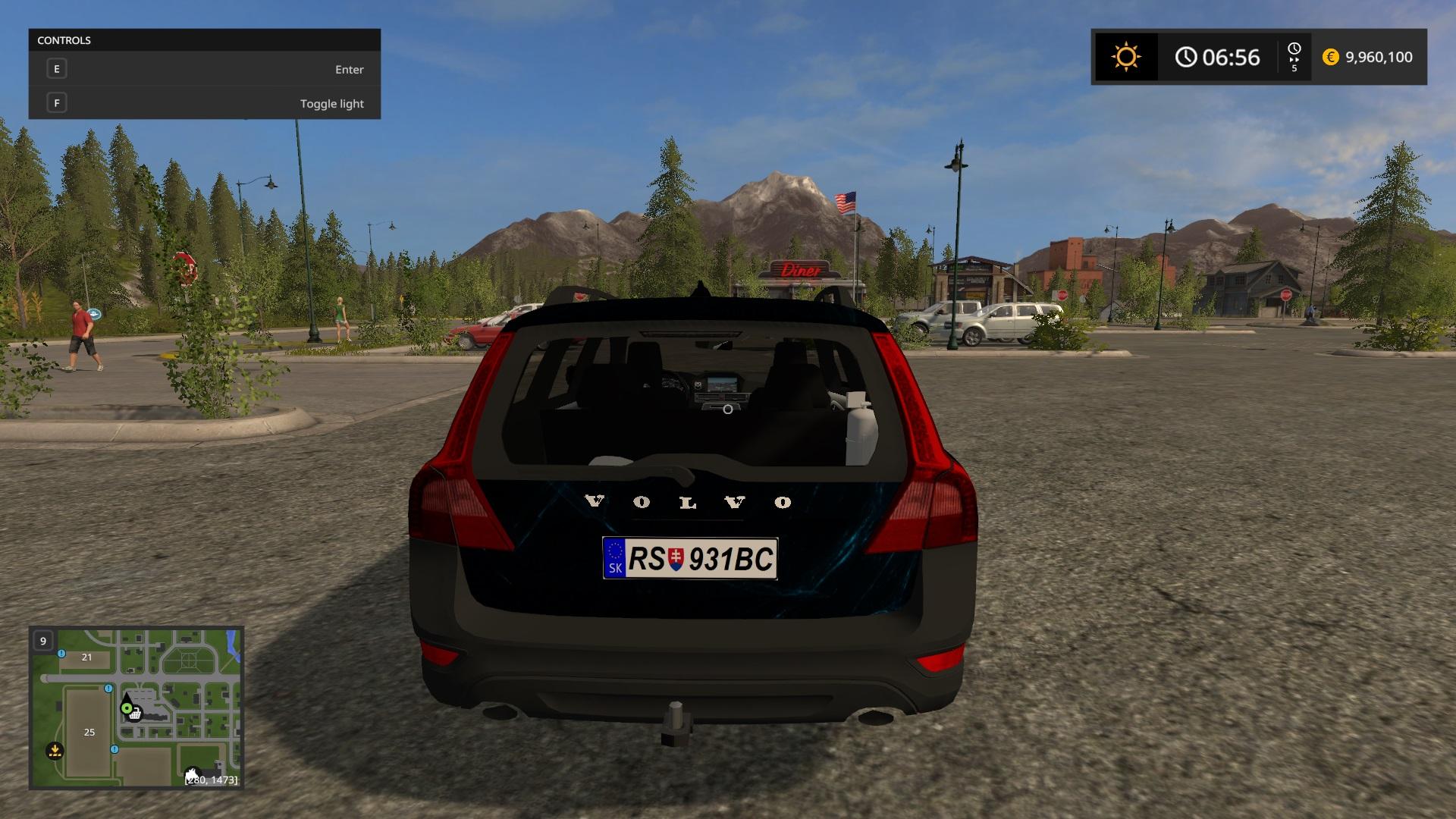
Task: Select the shop basket marker on the minimap
Action: pyautogui.click(x=135, y=713)
